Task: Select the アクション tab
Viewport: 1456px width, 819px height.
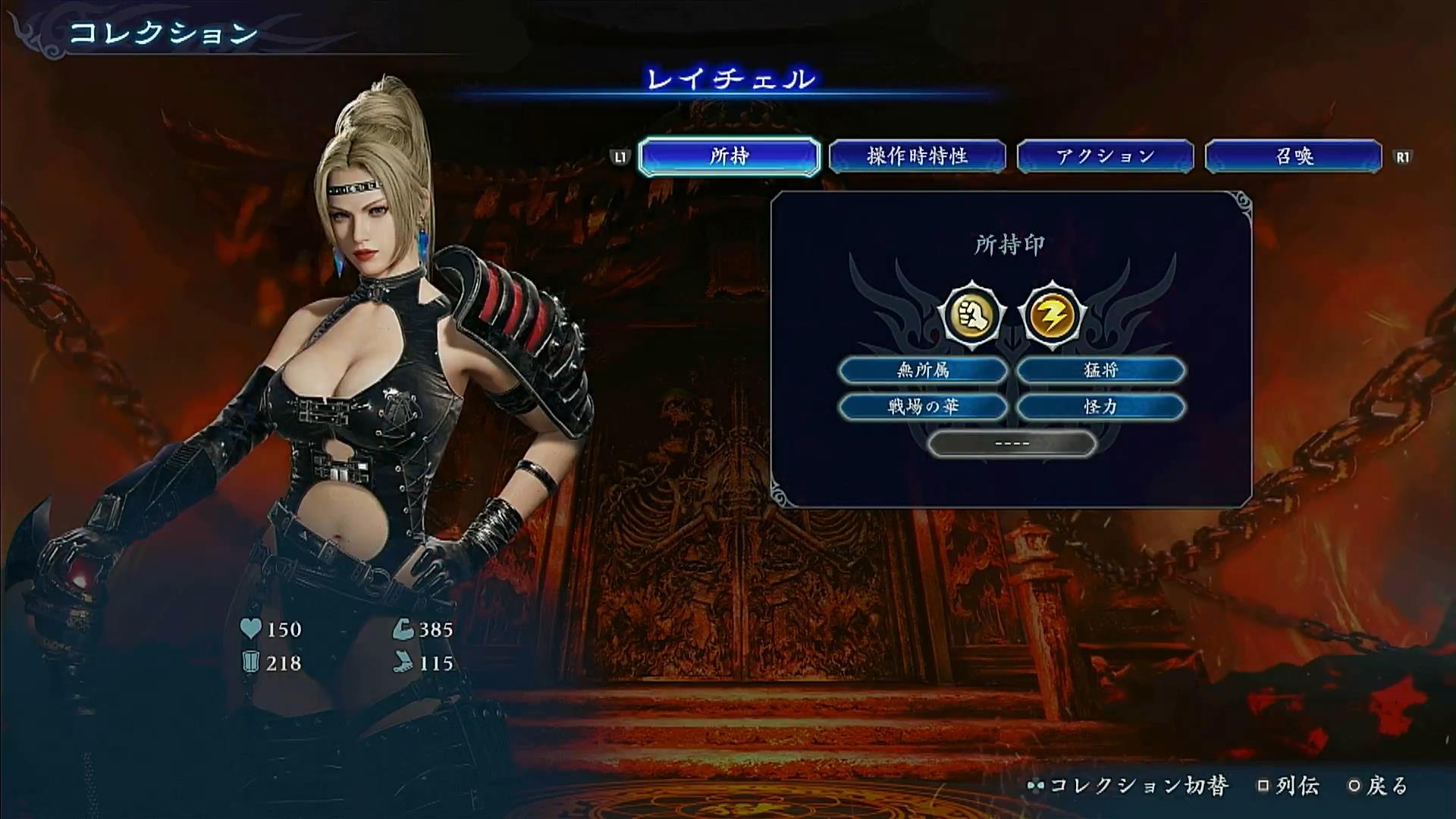Action: point(1105,156)
